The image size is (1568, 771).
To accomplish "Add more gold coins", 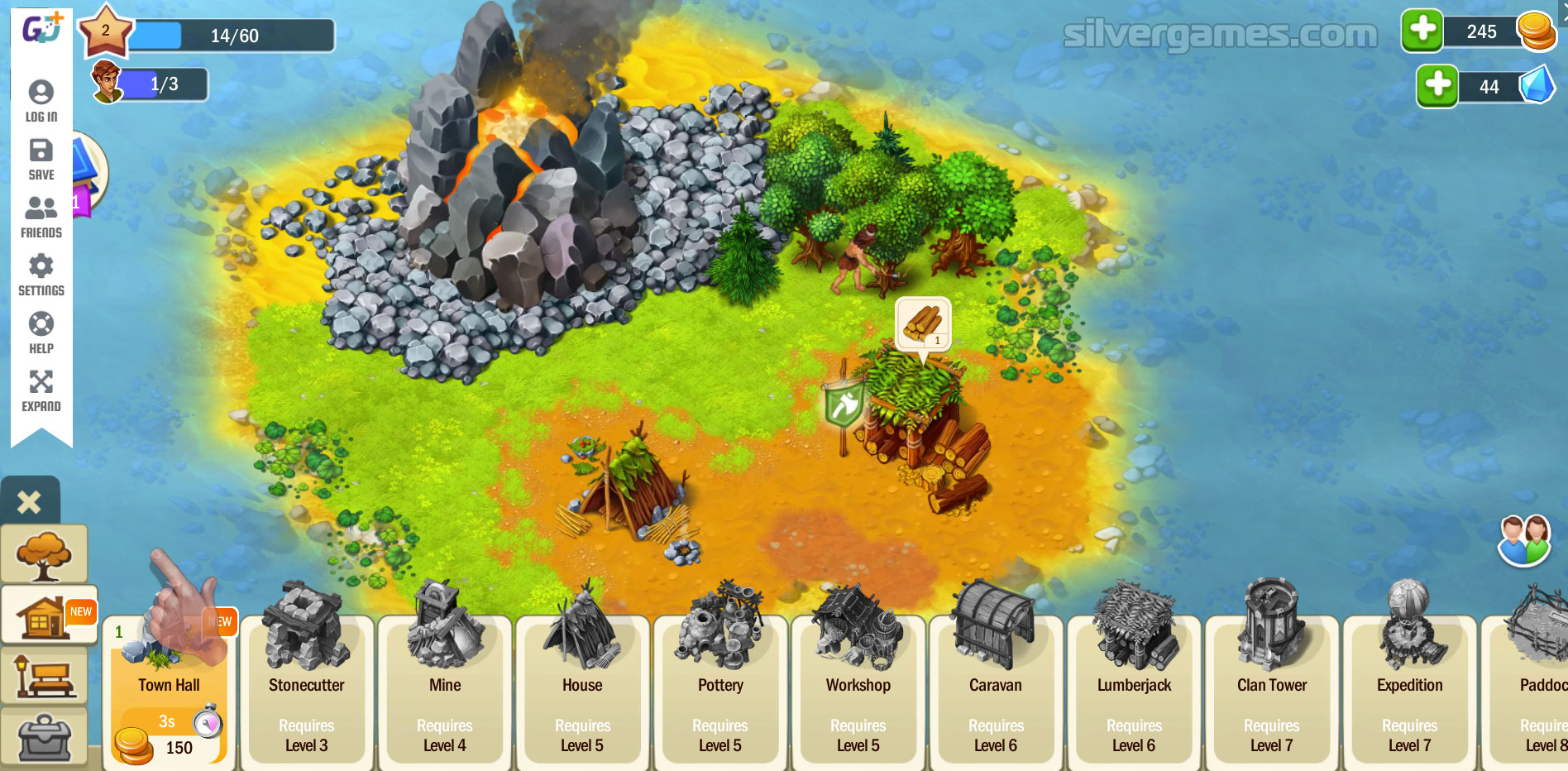I will [x=1422, y=31].
